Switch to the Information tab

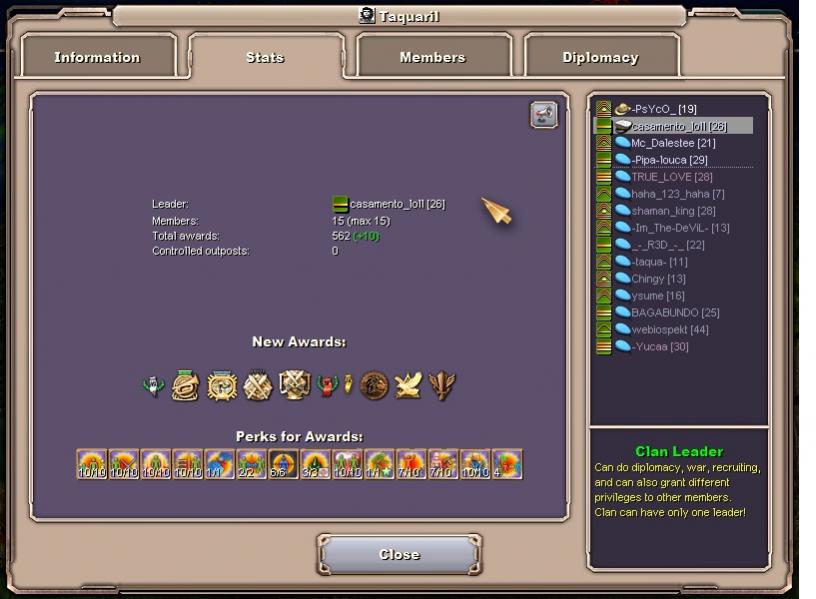click(97, 57)
